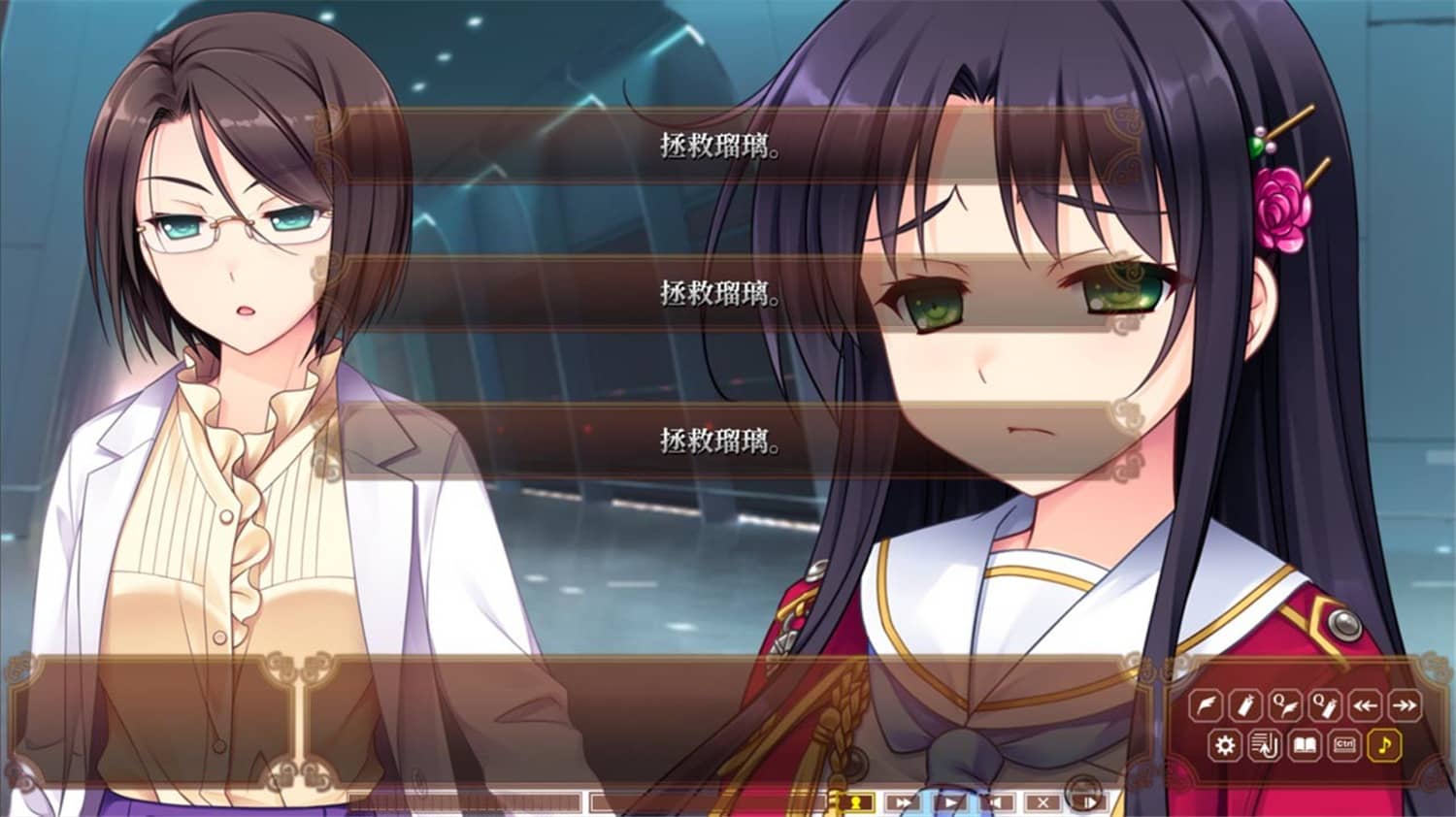Screen dimensions: 1456x817
Task: Click the Q-pencil quick load icon
Action: [1325, 704]
